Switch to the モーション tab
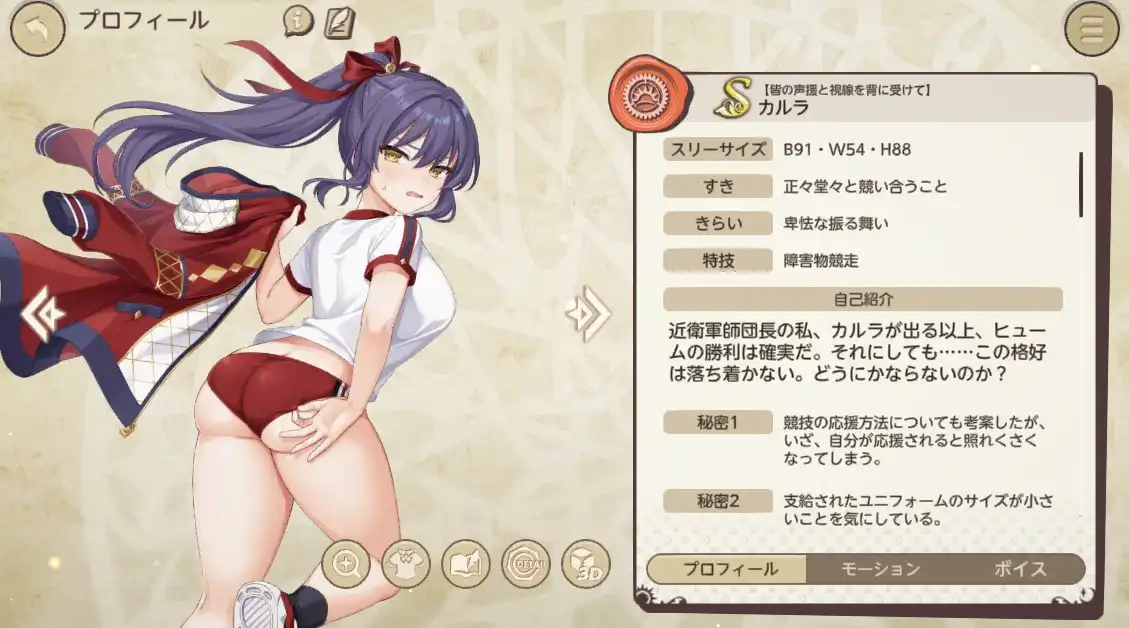 coord(879,569)
